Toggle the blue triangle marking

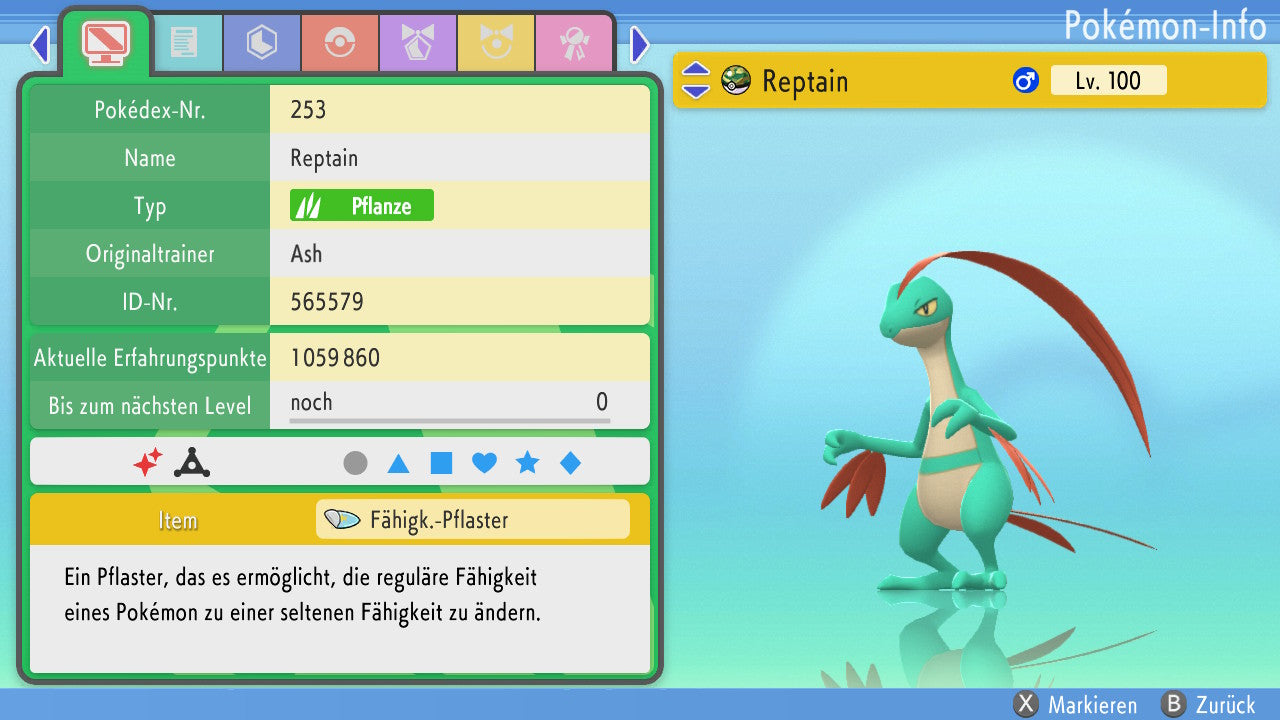(x=398, y=463)
